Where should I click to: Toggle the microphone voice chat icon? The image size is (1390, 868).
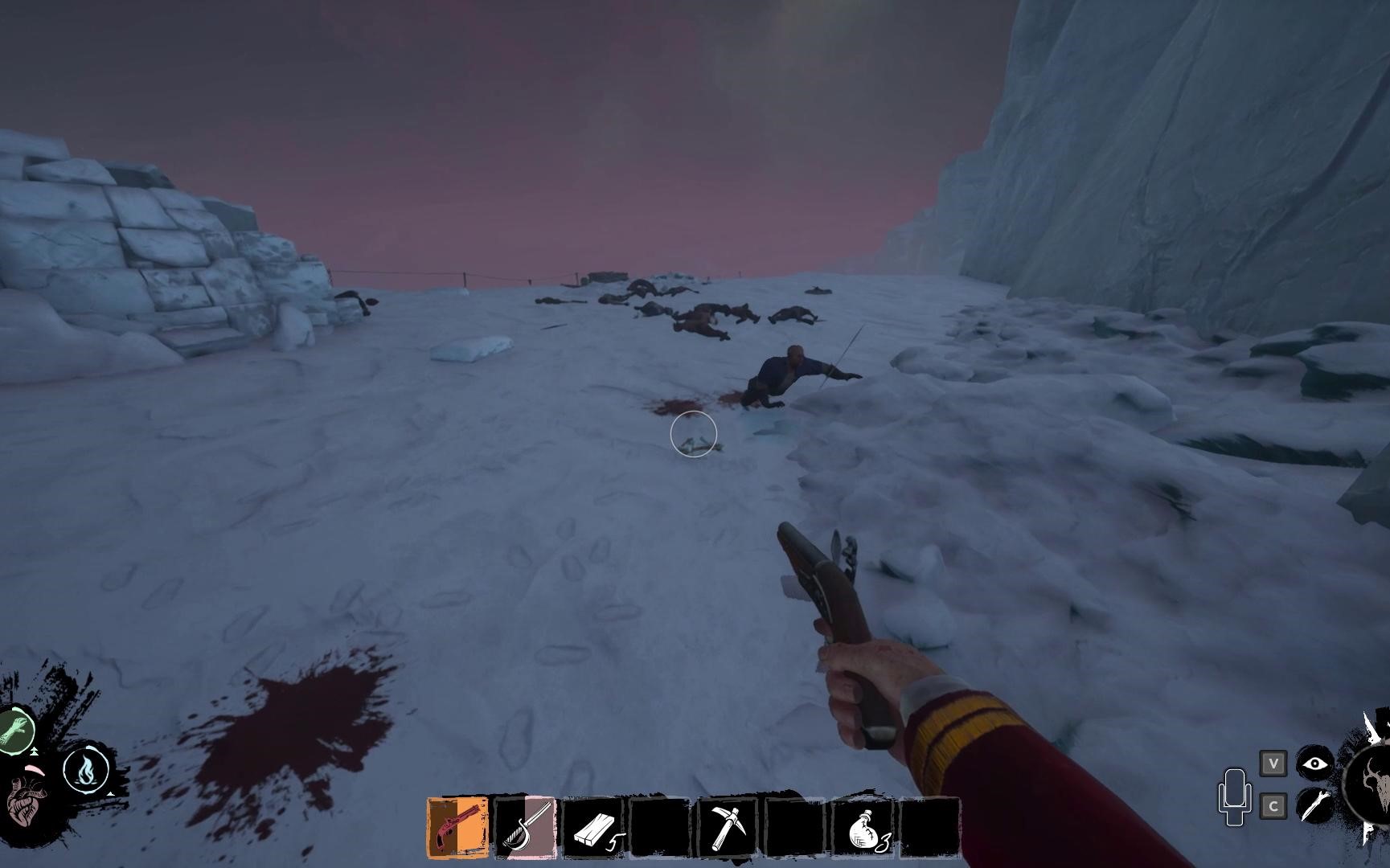(x=1234, y=796)
